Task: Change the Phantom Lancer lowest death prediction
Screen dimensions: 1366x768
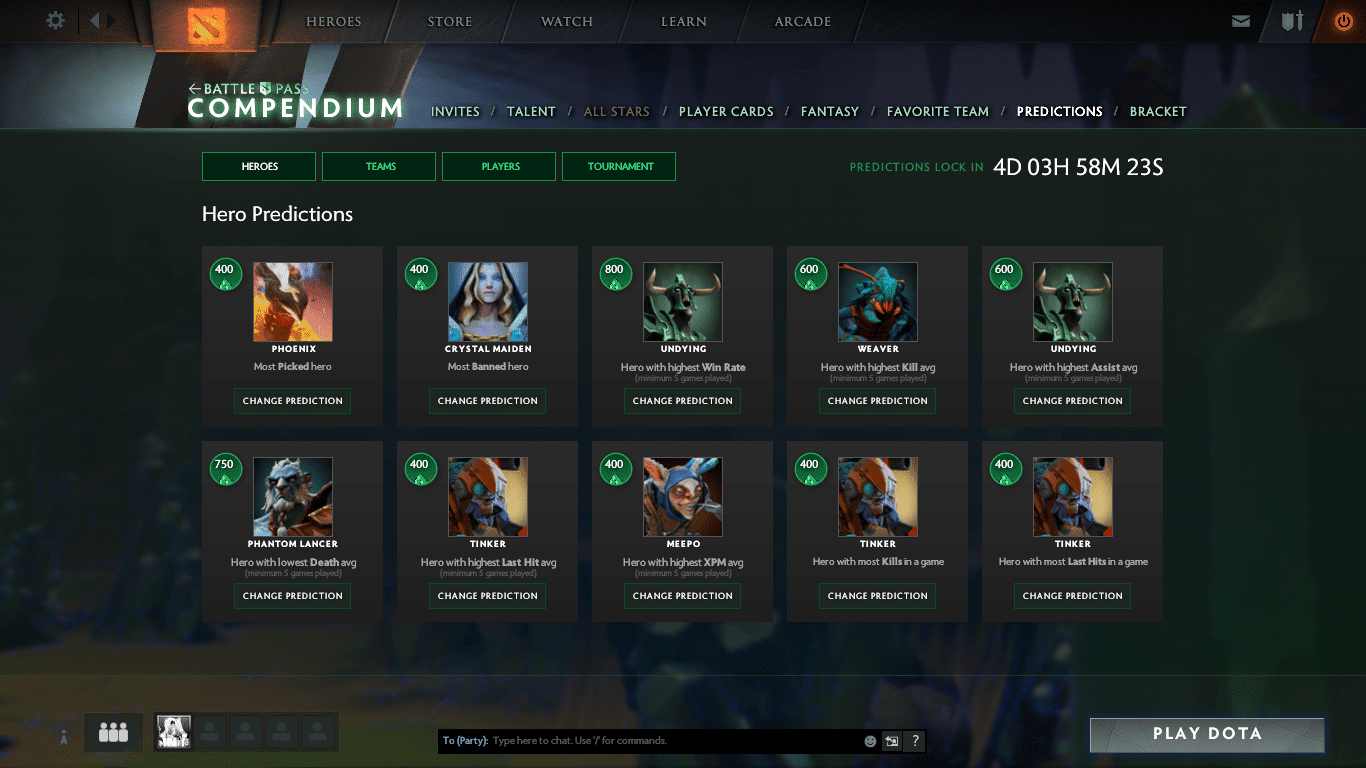Action: pos(292,596)
